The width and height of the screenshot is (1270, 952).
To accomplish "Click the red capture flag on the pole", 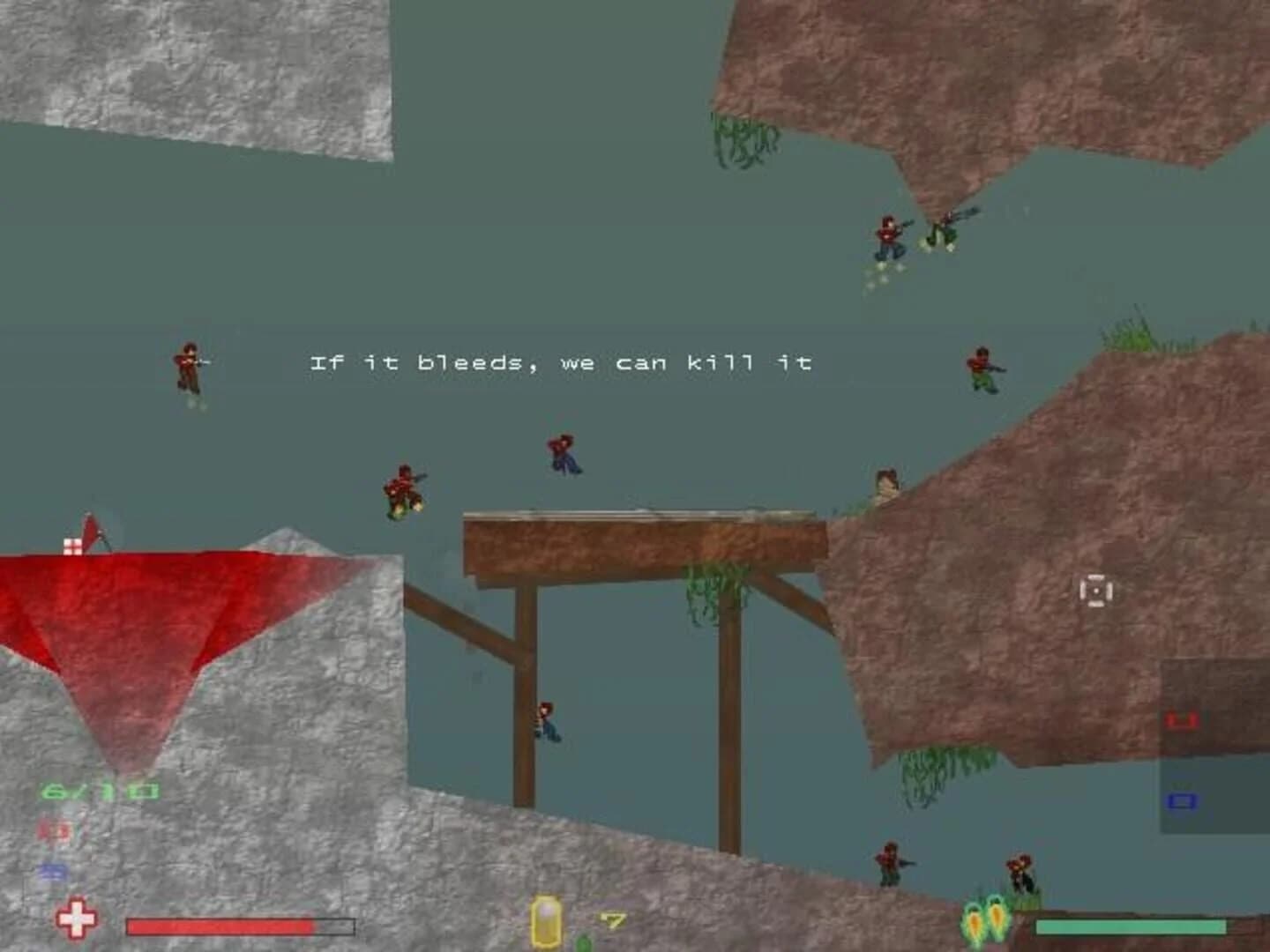I will coord(88,533).
